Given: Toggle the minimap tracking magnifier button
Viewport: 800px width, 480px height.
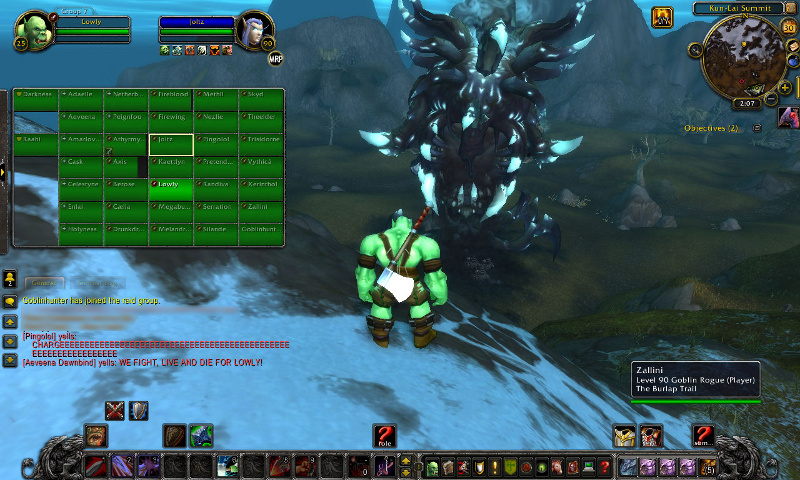Looking at the screenshot, I should click(x=695, y=49).
